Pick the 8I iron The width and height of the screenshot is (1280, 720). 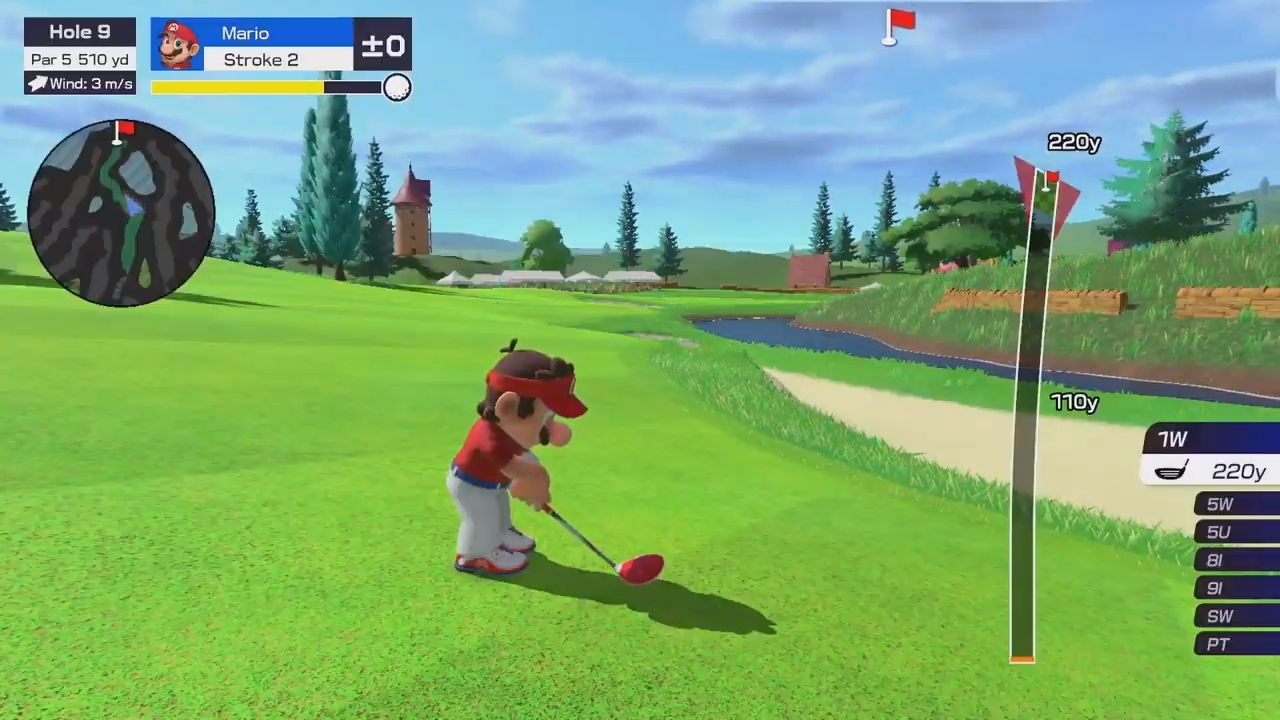(x=1236, y=560)
